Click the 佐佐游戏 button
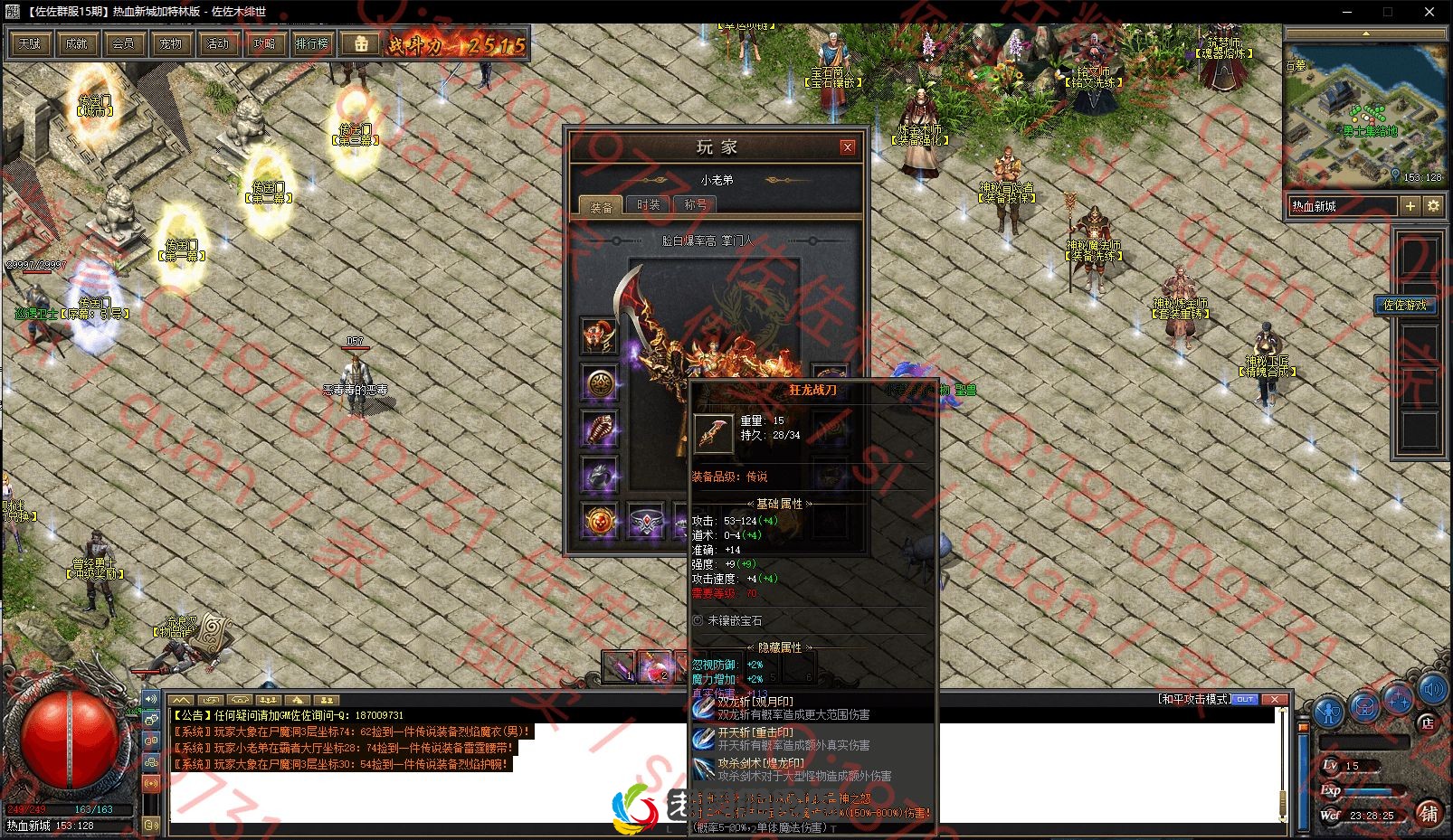 point(1404,305)
